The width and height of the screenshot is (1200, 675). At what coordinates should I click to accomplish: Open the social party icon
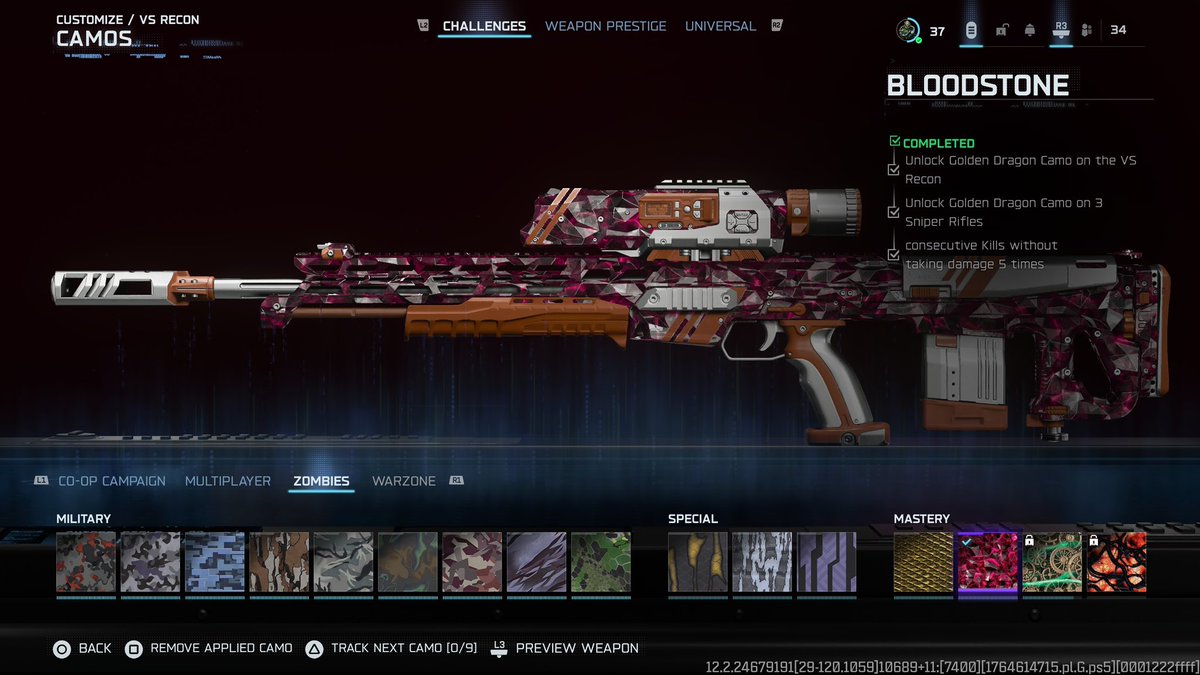tap(1087, 31)
